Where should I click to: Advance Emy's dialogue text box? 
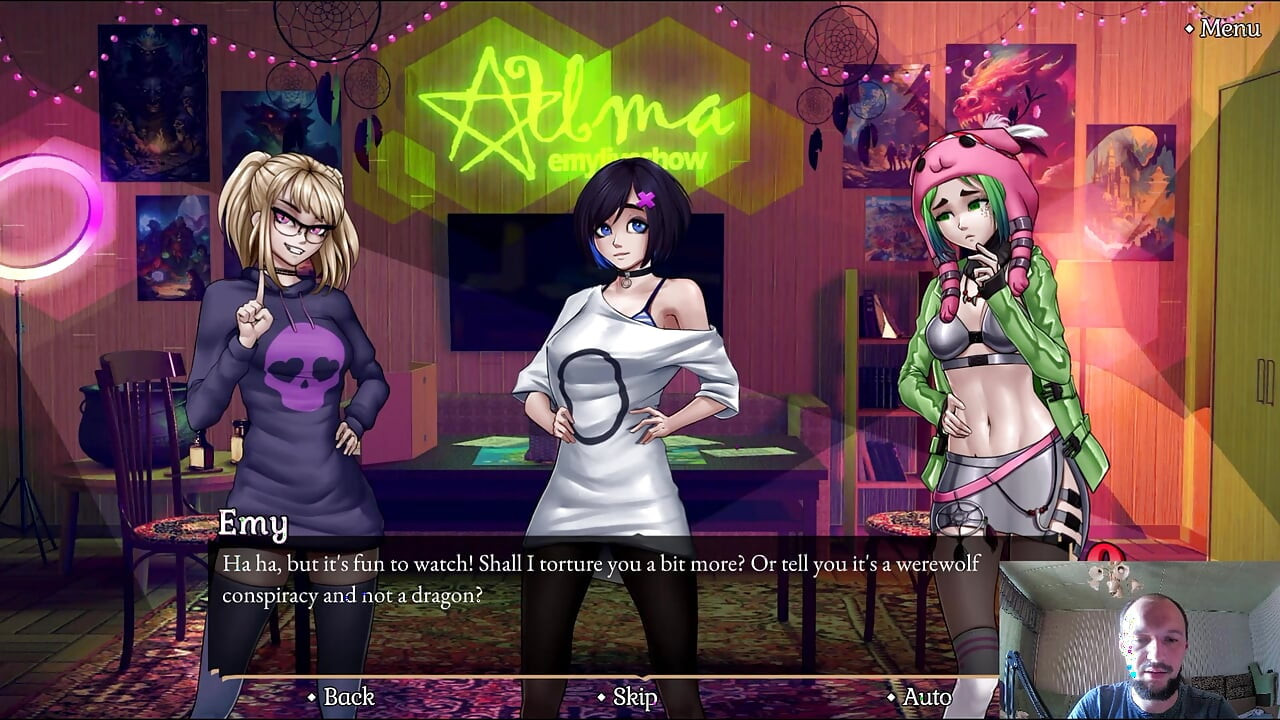coord(600,580)
